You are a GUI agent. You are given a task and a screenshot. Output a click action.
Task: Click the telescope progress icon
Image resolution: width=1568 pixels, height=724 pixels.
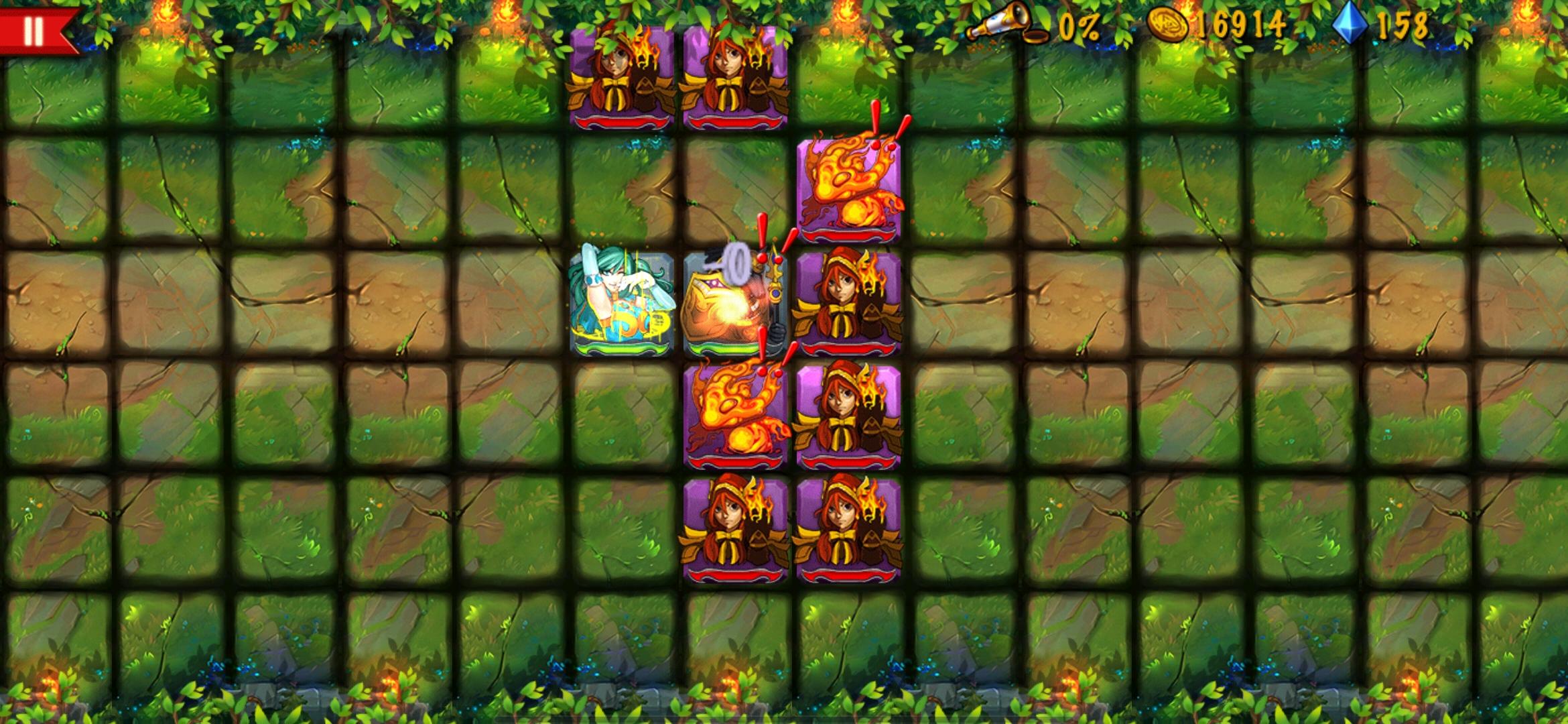click(1005, 22)
